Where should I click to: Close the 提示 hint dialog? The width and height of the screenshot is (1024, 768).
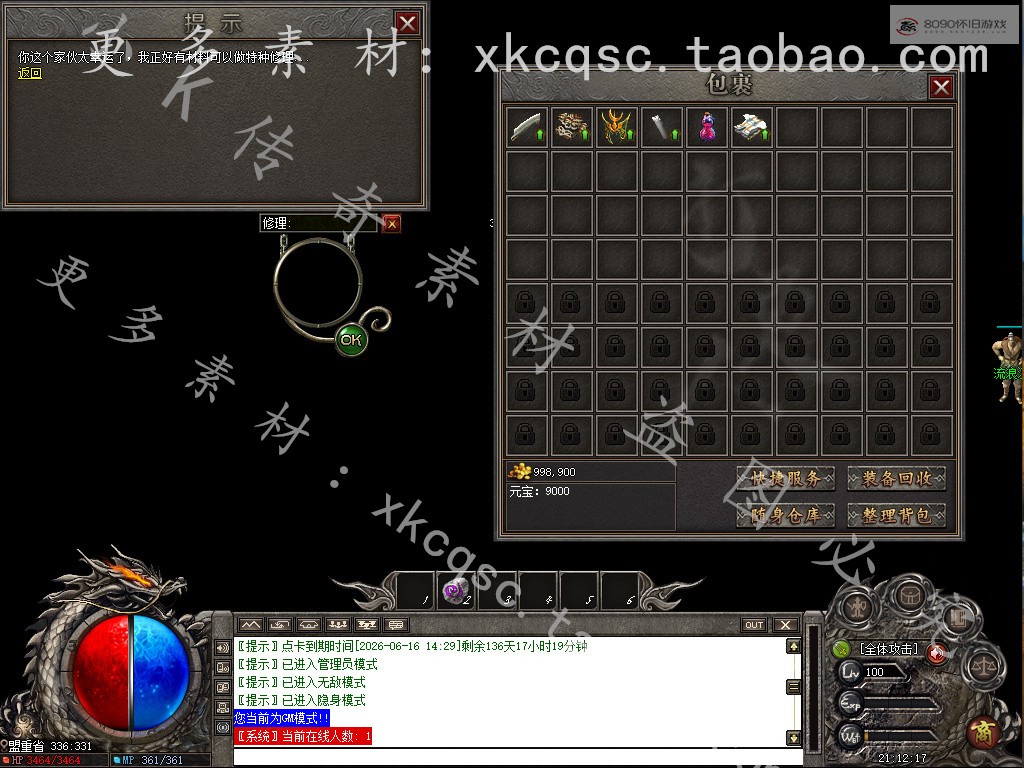point(407,23)
